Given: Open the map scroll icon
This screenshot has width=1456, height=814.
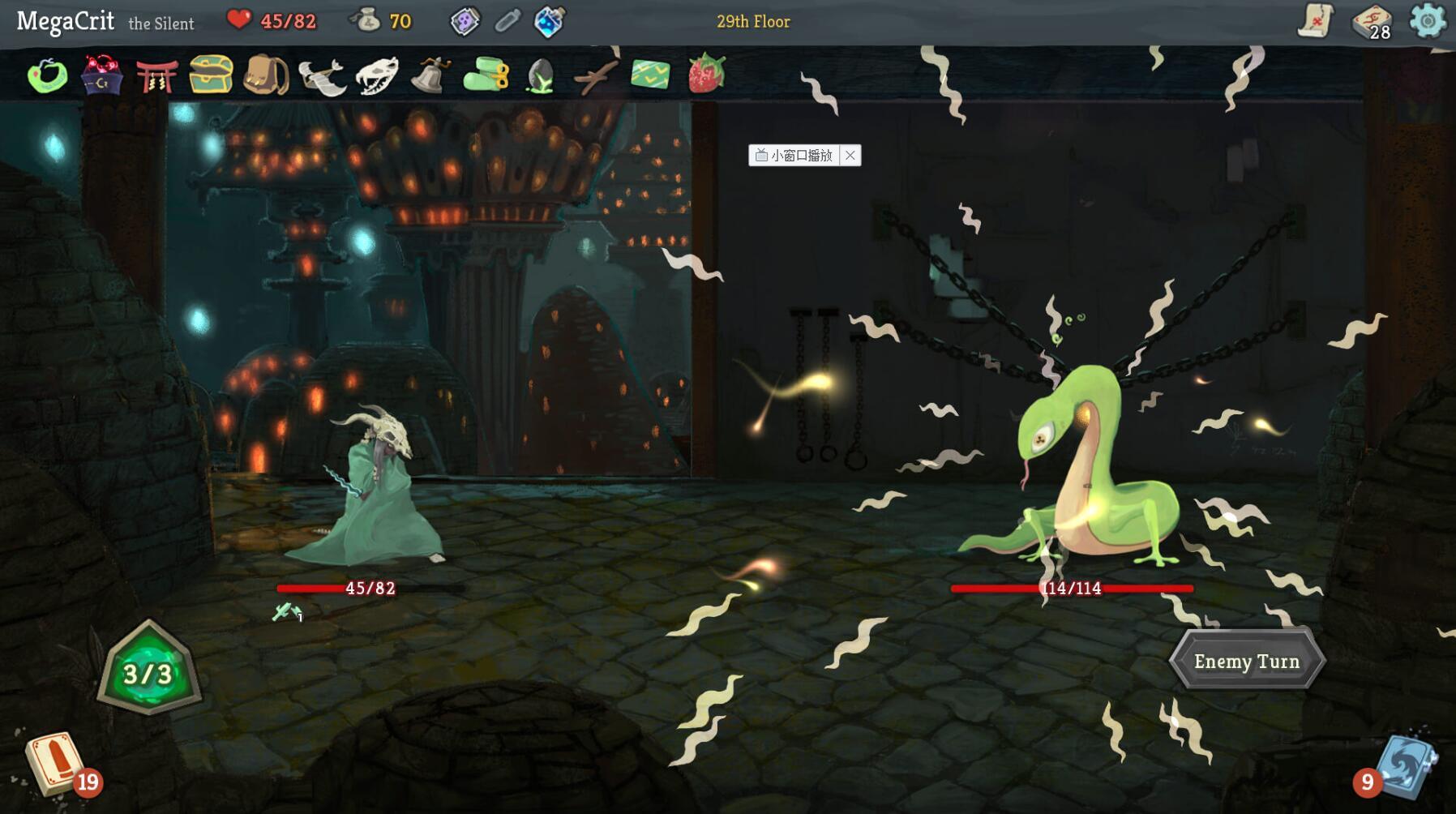Looking at the screenshot, I should click(1316, 22).
